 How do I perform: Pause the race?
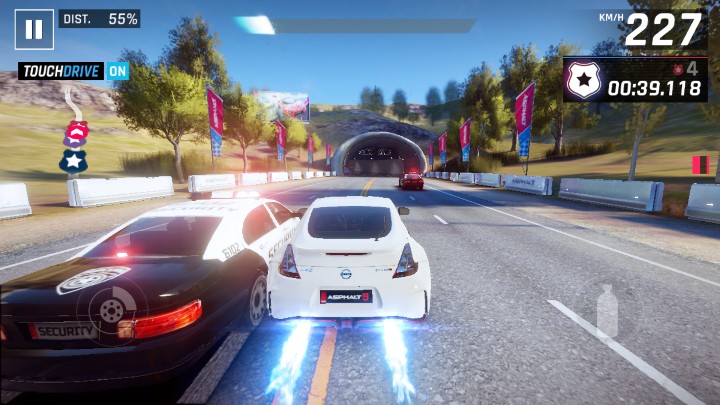tap(34, 29)
